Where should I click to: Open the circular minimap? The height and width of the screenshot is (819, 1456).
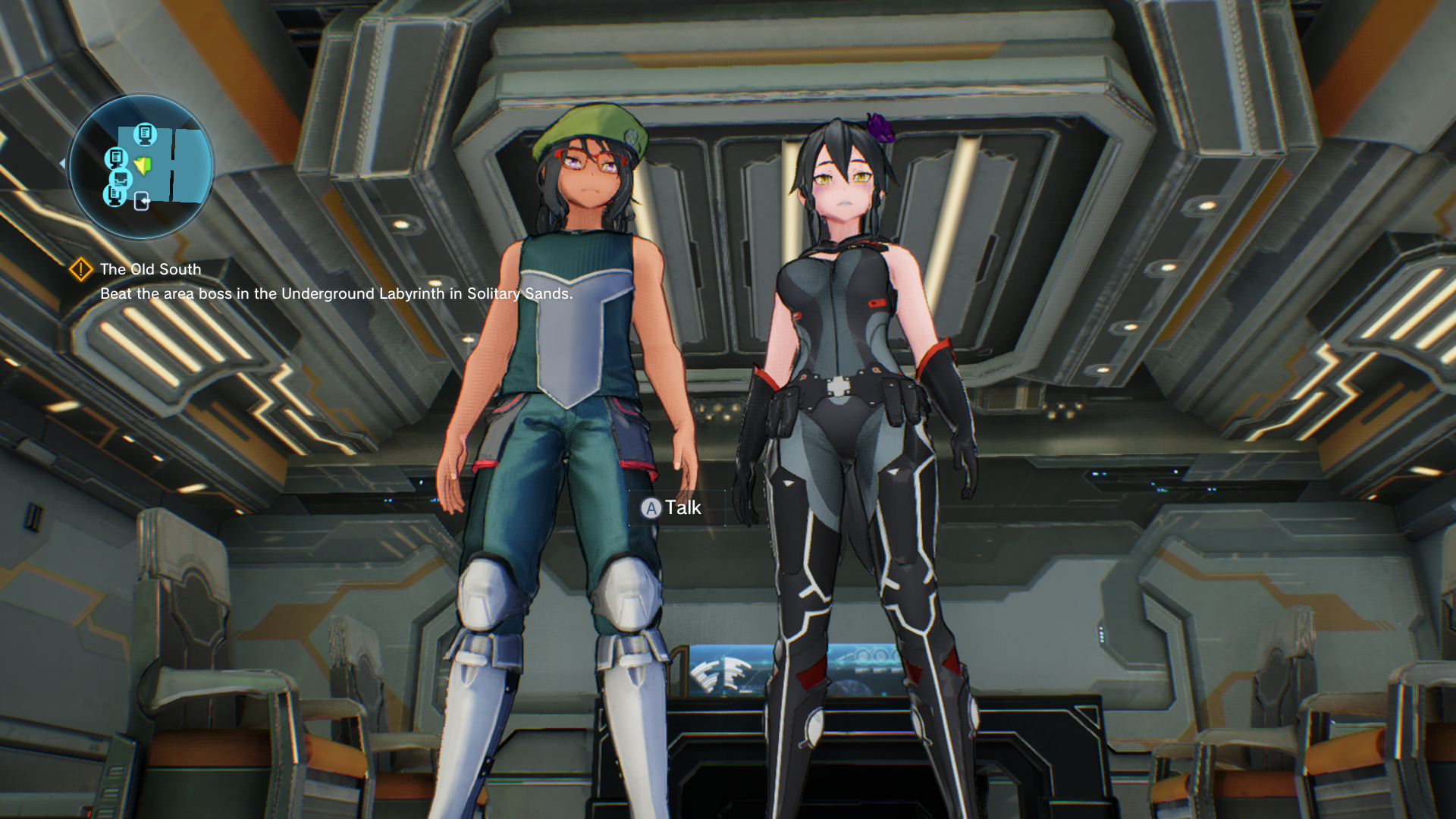[x=141, y=166]
